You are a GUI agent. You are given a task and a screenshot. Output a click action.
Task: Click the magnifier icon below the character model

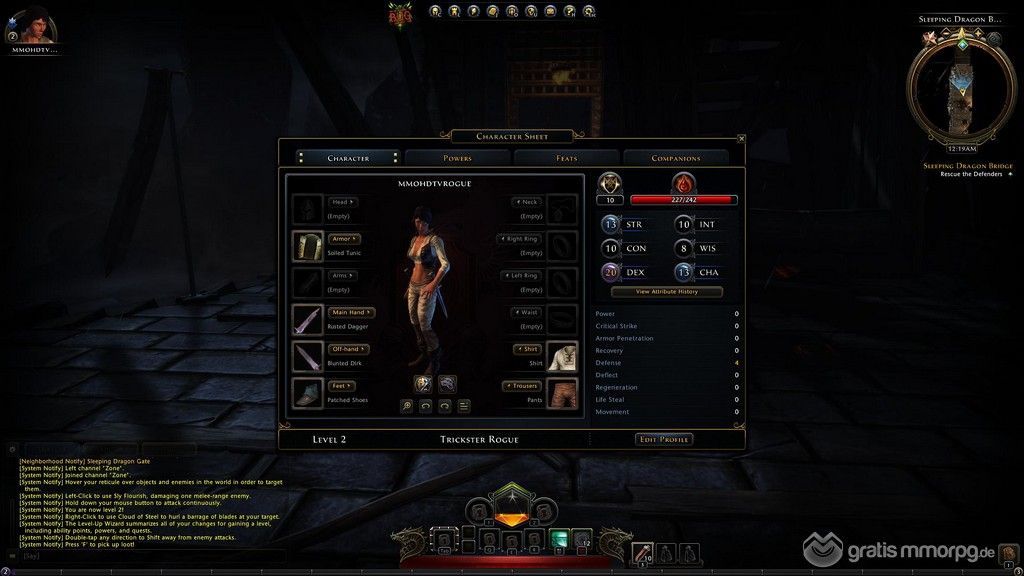coord(407,406)
